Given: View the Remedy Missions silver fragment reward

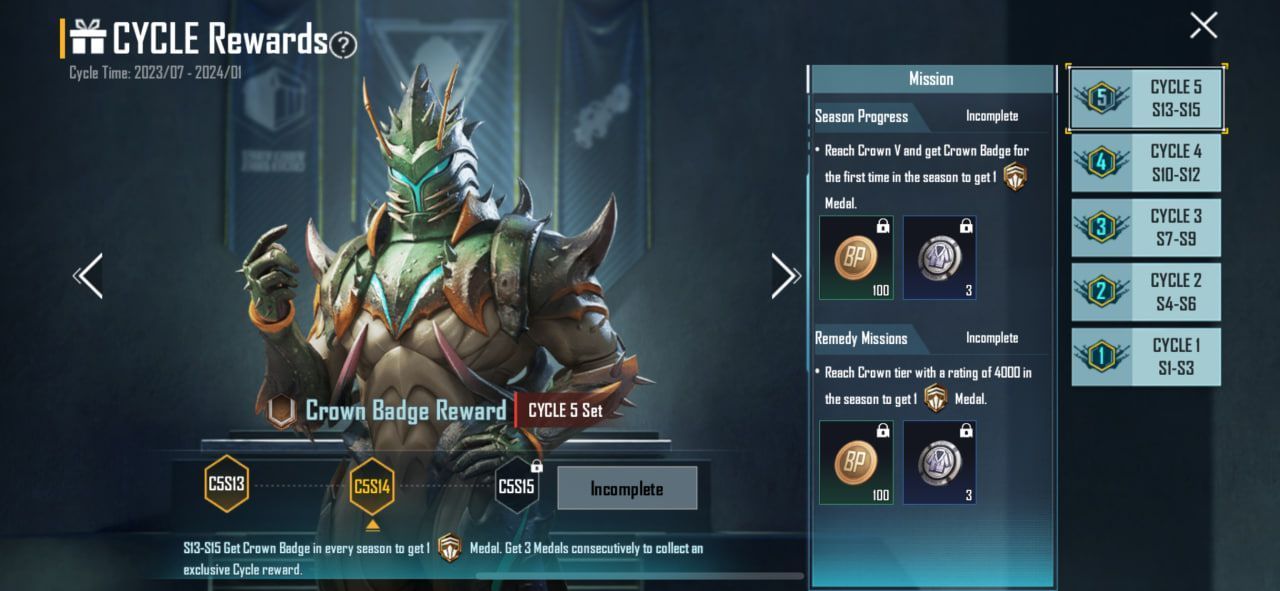Looking at the screenshot, I should click(939, 462).
